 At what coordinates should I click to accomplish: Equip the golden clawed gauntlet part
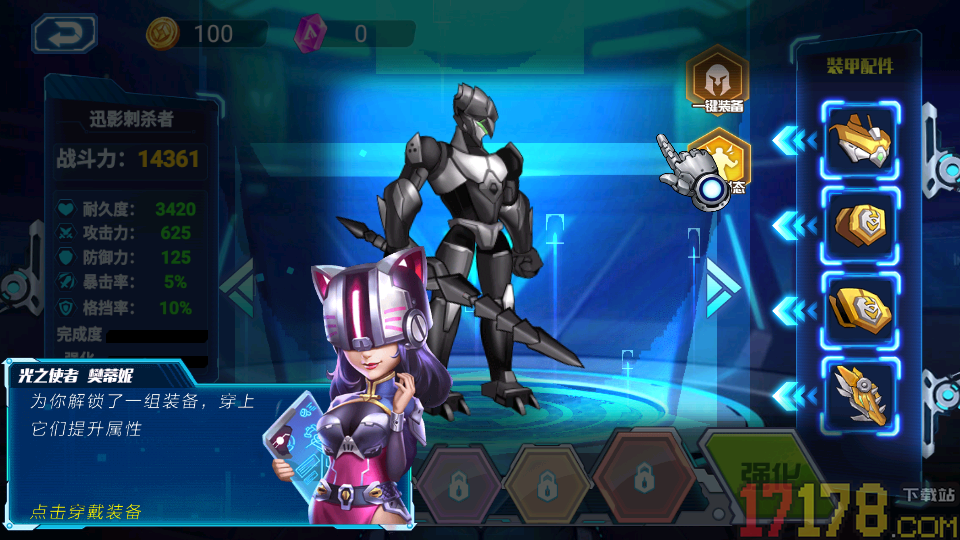(x=860, y=396)
